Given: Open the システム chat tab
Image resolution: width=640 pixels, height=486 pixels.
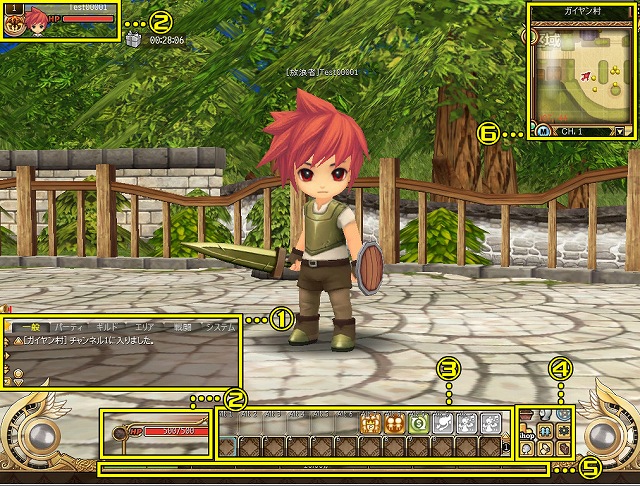Looking at the screenshot, I should (x=220, y=327).
